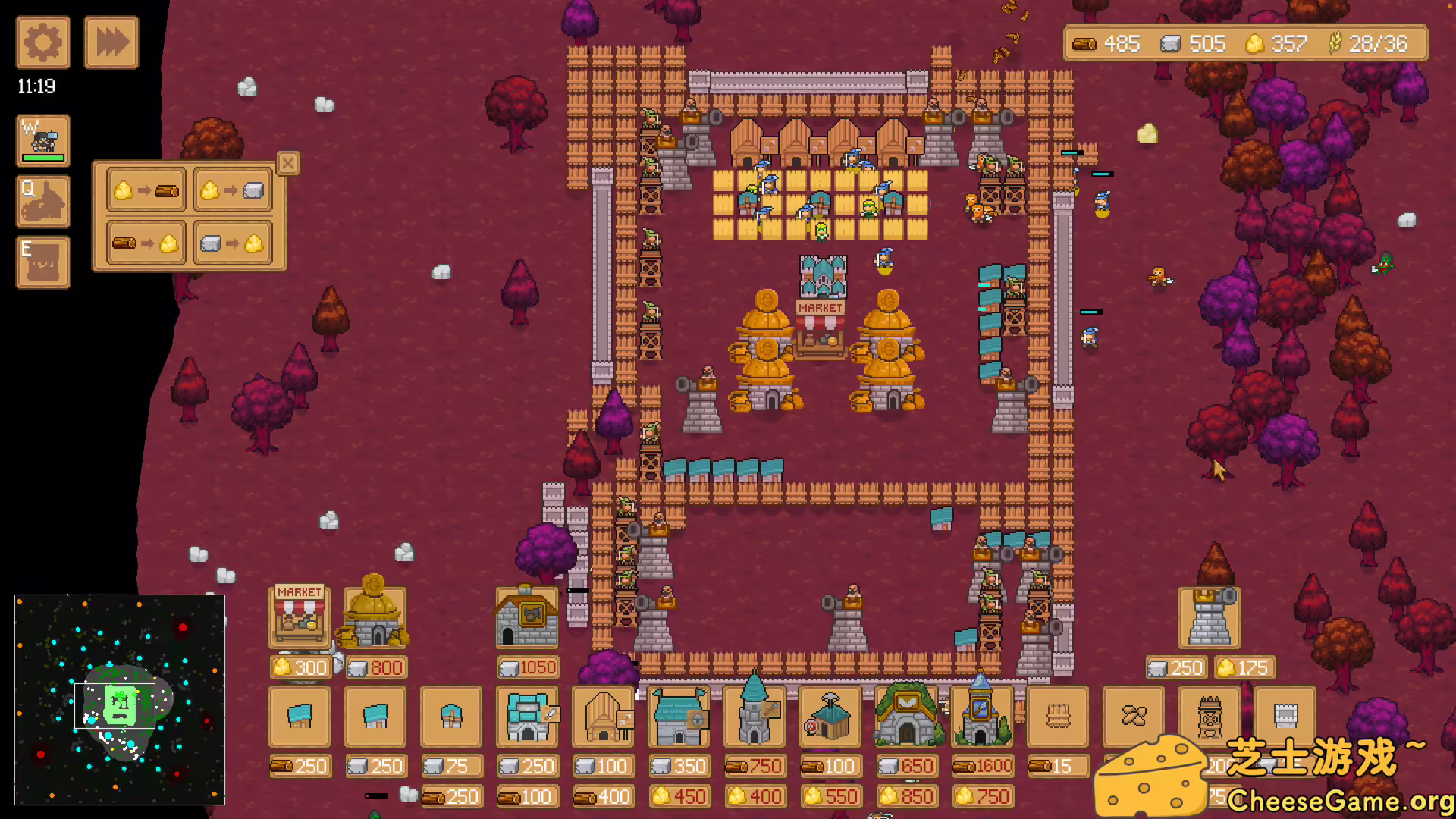This screenshot has height=819, width=1456.
Task: Trade gold for stone
Action: pos(231,190)
